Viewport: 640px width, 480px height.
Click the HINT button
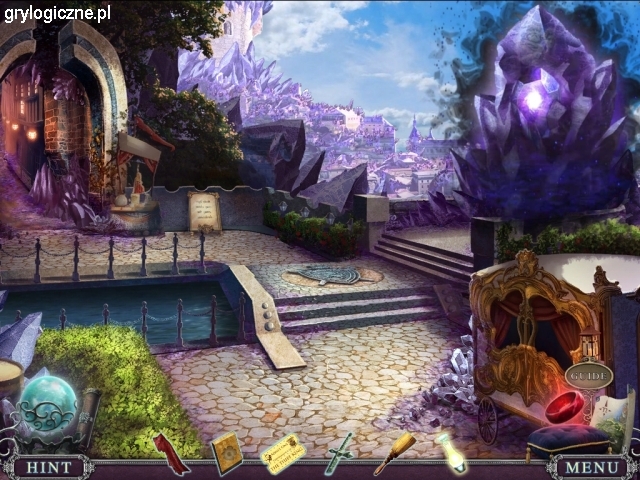pyautogui.click(x=47, y=467)
